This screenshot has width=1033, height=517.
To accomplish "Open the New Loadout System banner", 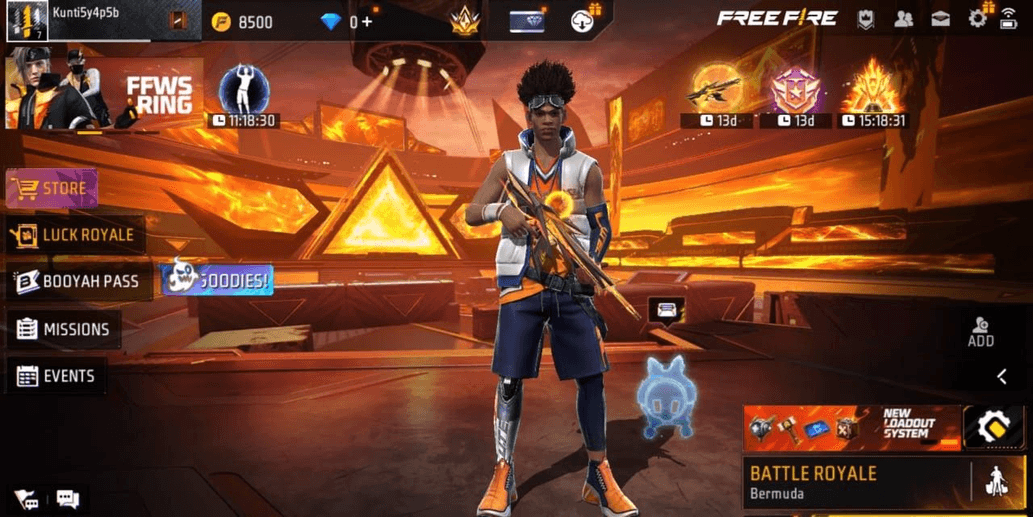I will 852,427.
